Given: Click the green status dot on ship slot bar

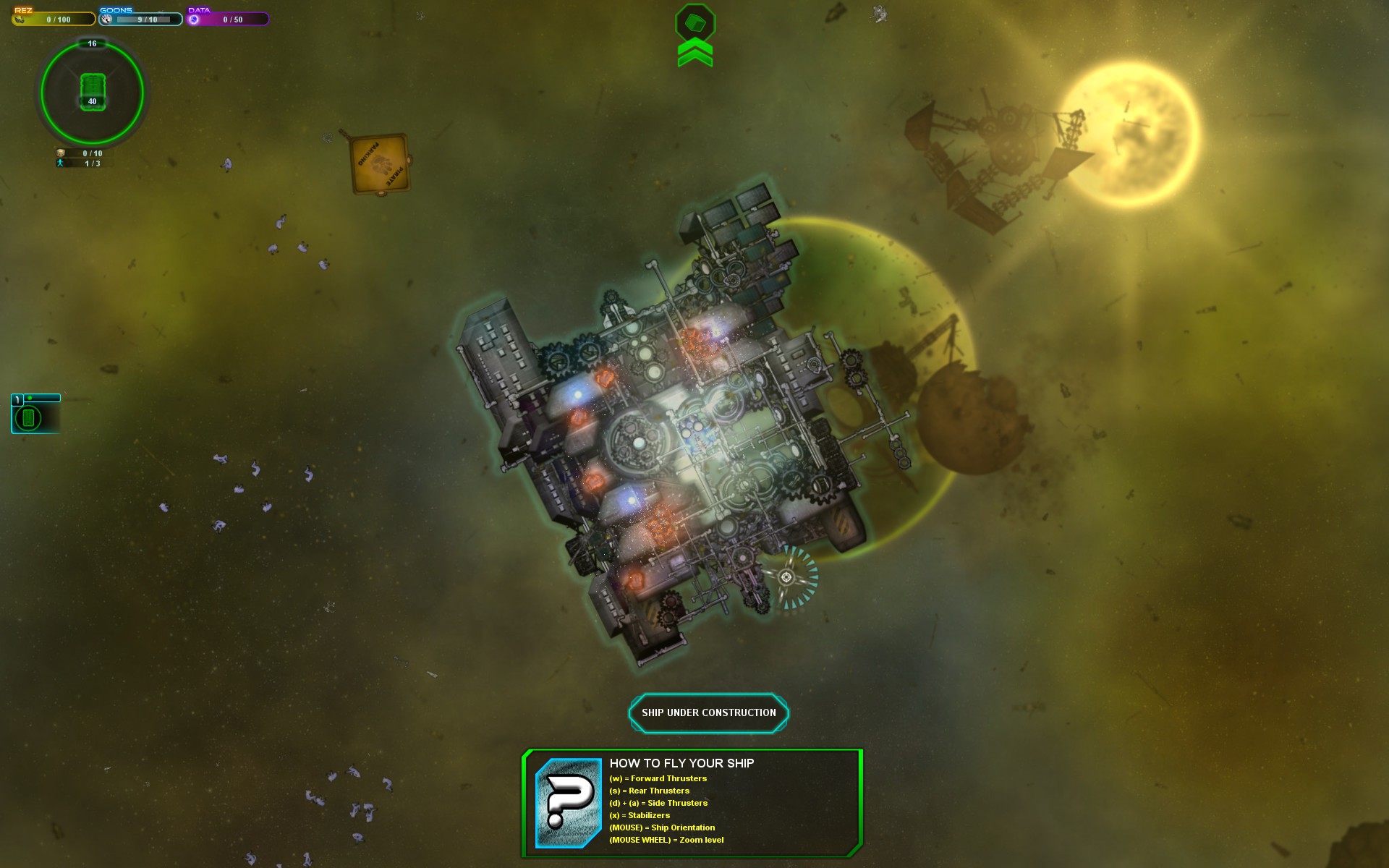Looking at the screenshot, I should tap(29, 397).
